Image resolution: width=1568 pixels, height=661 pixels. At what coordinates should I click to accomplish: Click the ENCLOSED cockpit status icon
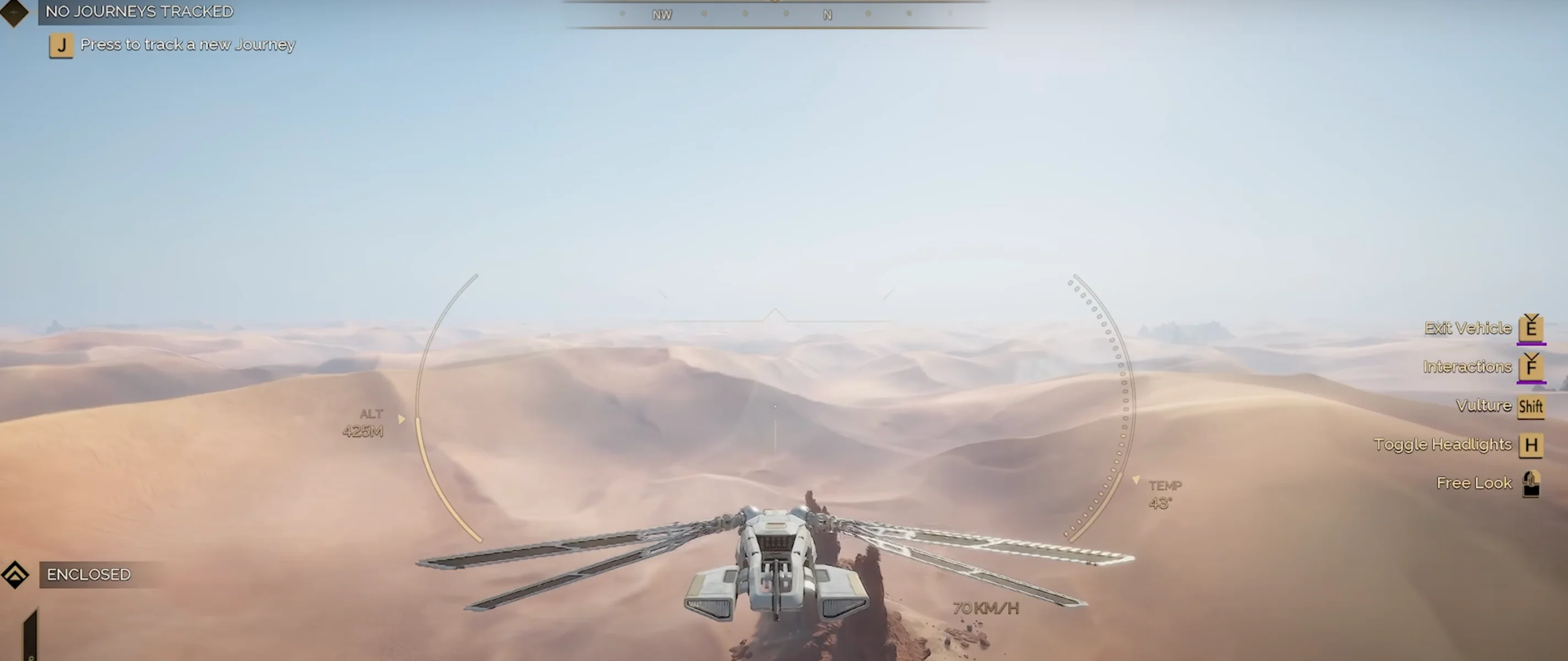[x=15, y=574]
